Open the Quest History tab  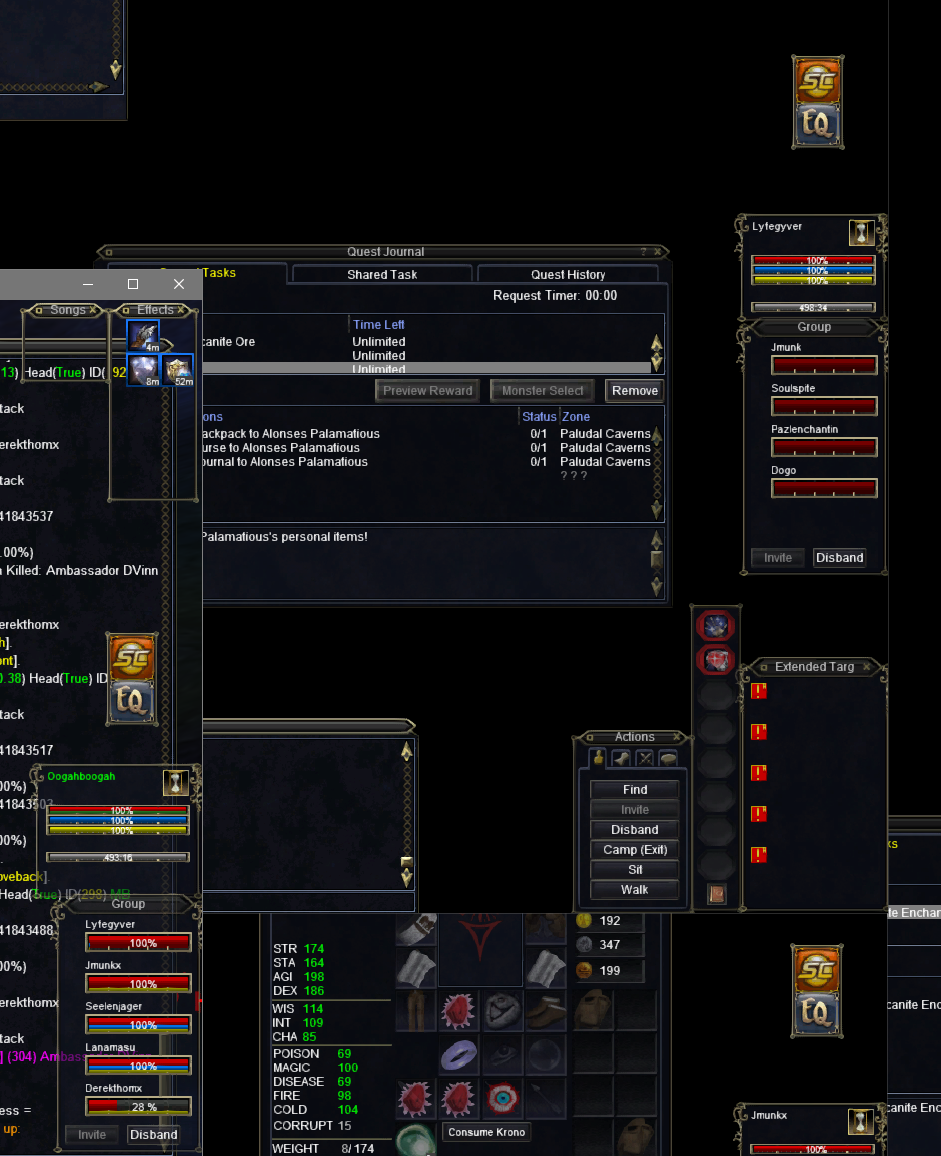(567, 274)
